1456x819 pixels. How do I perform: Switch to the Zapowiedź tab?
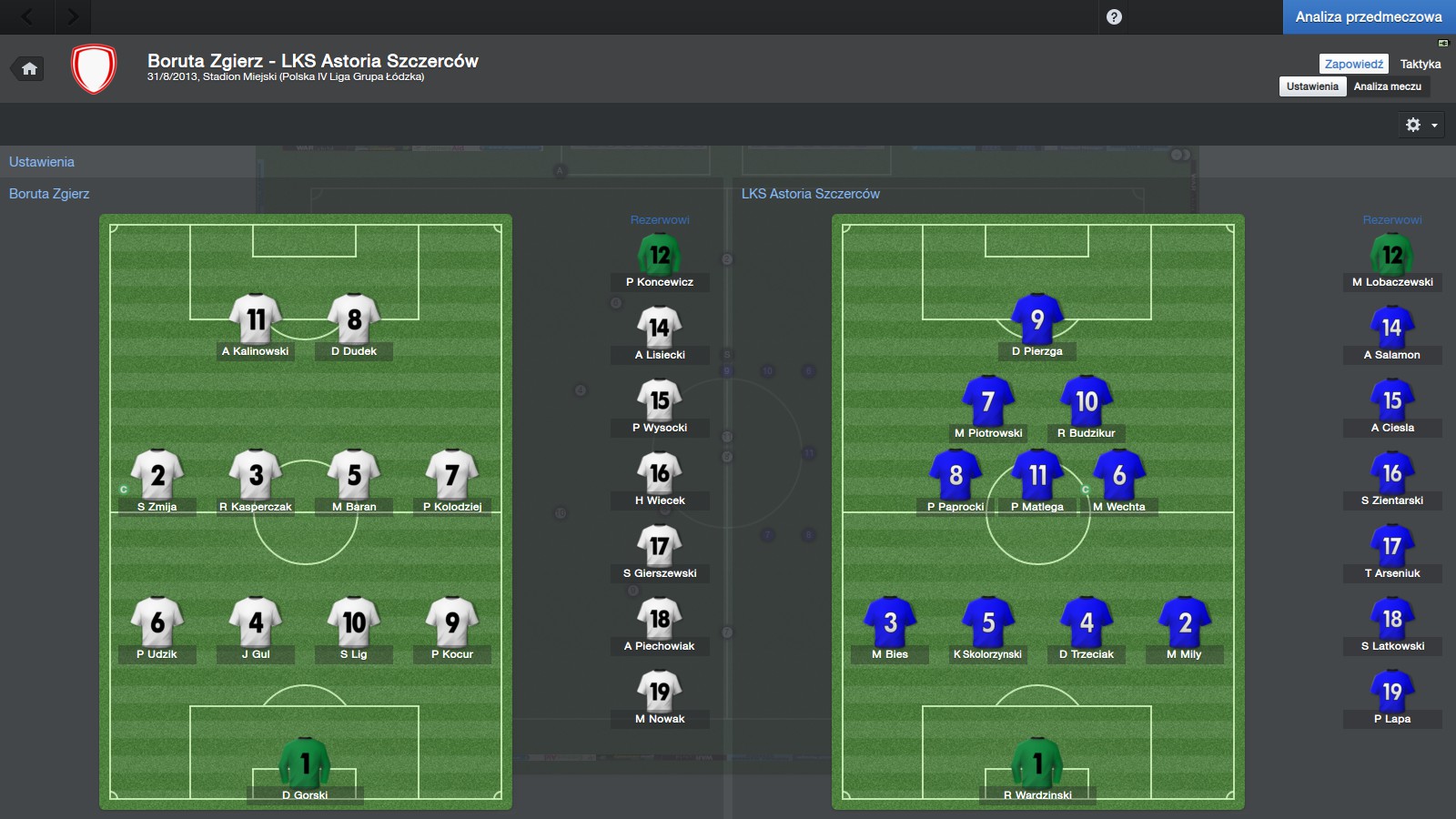(x=1353, y=64)
